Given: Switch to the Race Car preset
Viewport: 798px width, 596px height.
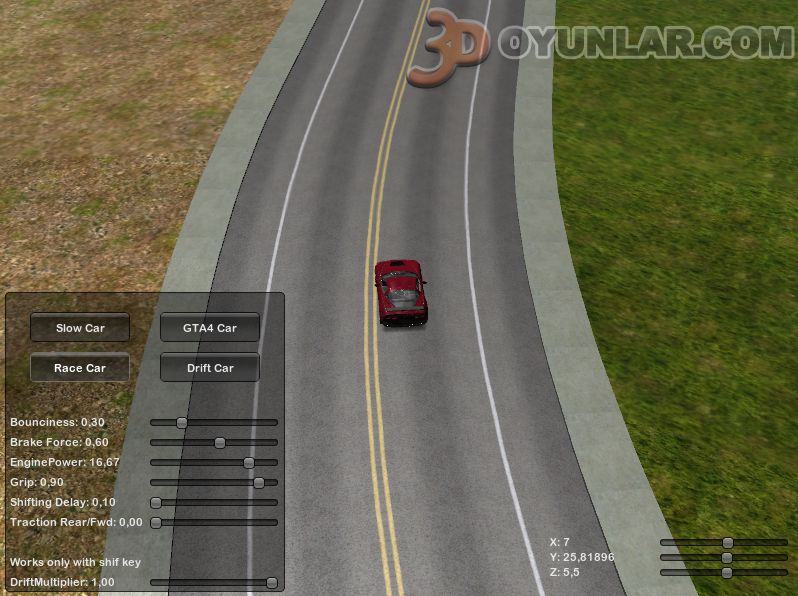Looking at the screenshot, I should click(x=80, y=368).
